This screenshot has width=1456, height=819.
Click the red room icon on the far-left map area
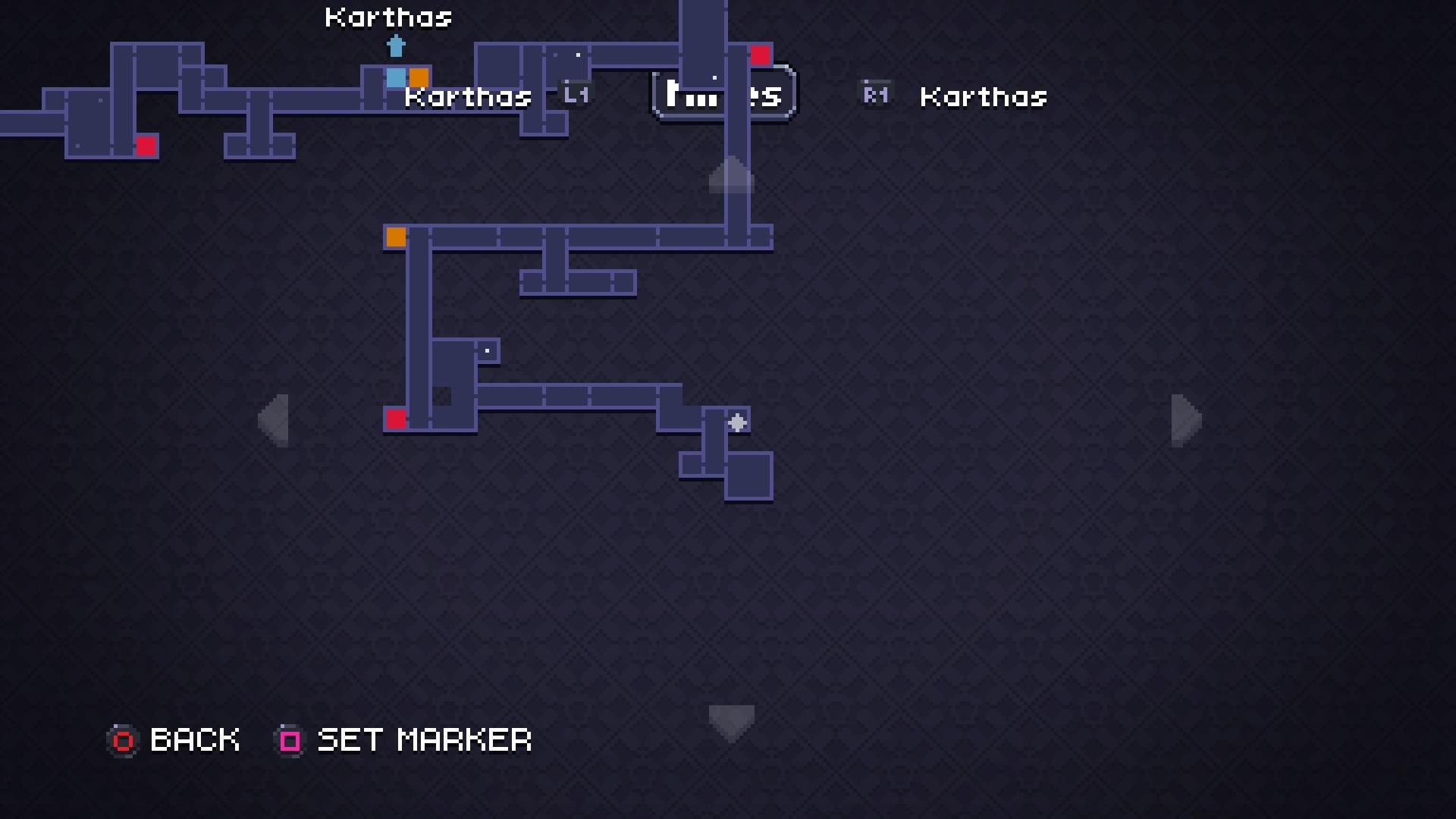click(146, 146)
